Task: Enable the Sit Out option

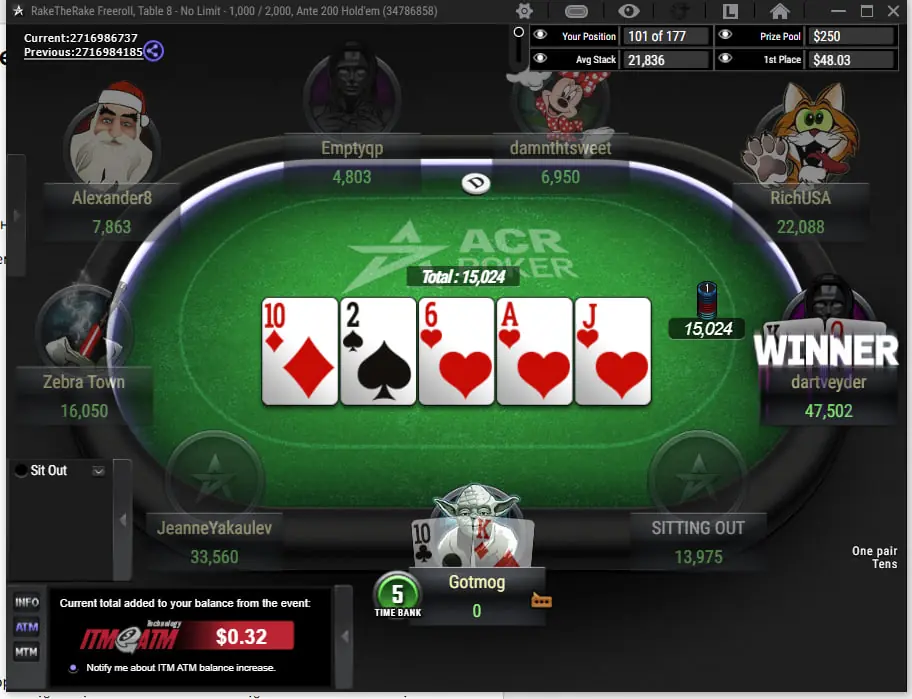Action: click(x=21, y=470)
